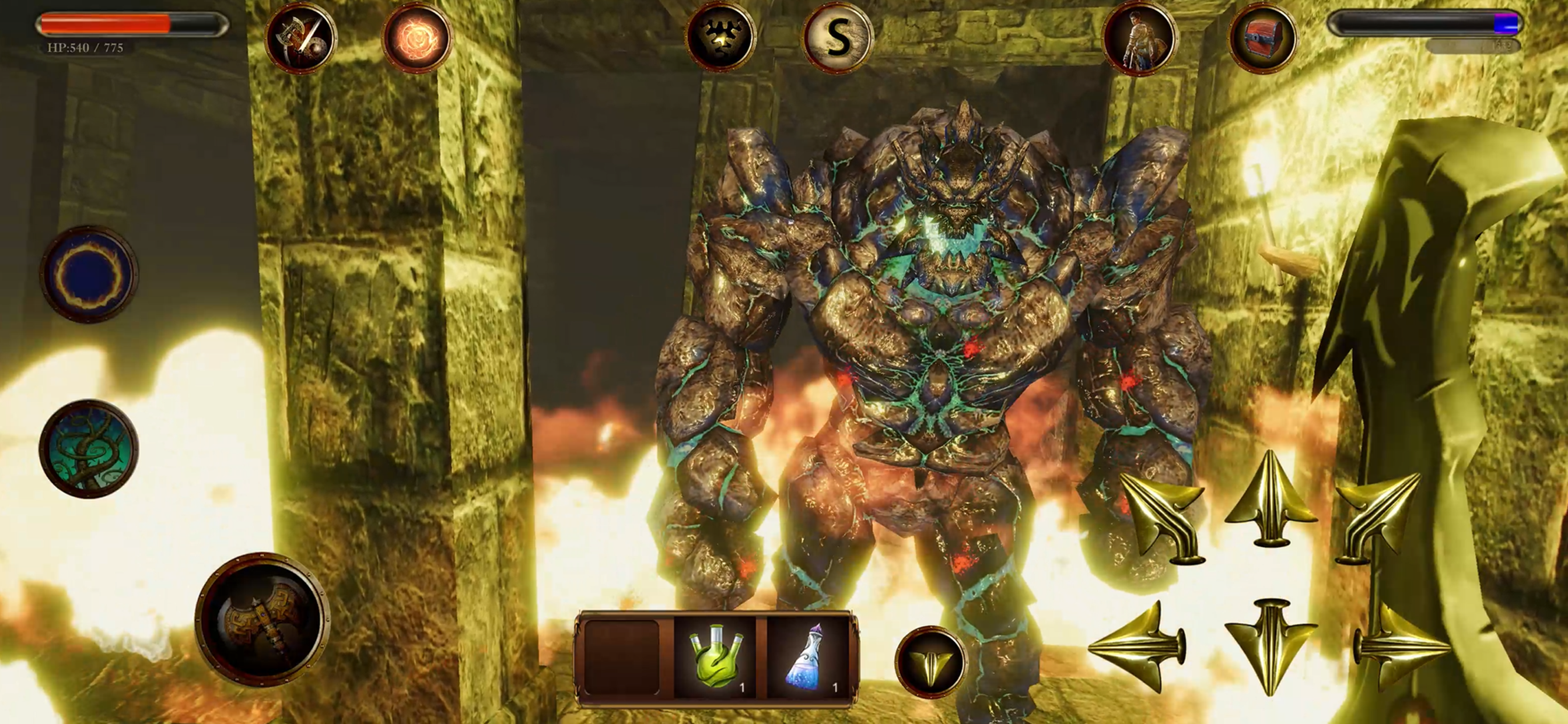Strafe left with the left arrow
Image resolution: width=1568 pixels, height=724 pixels.
click(x=1137, y=646)
